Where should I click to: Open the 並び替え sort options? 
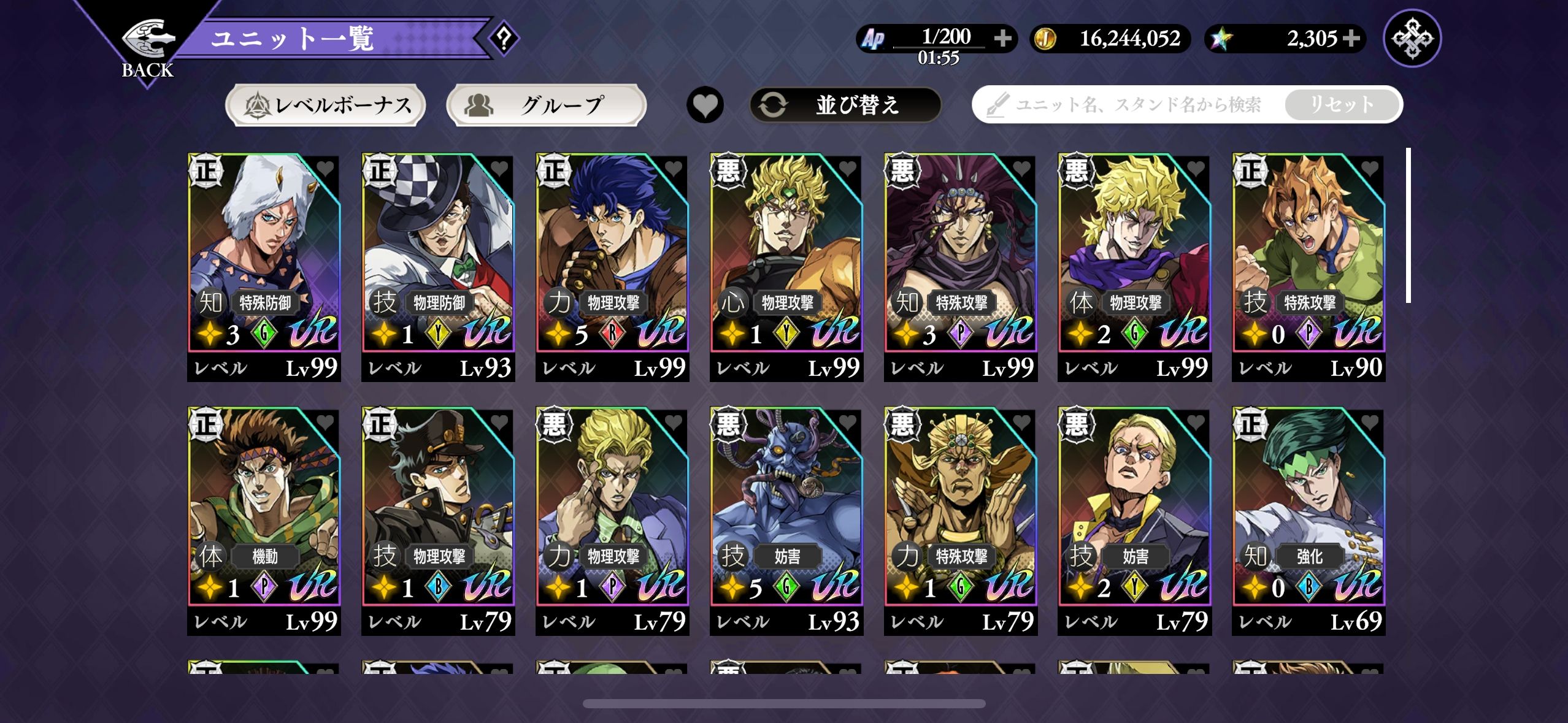[845, 105]
